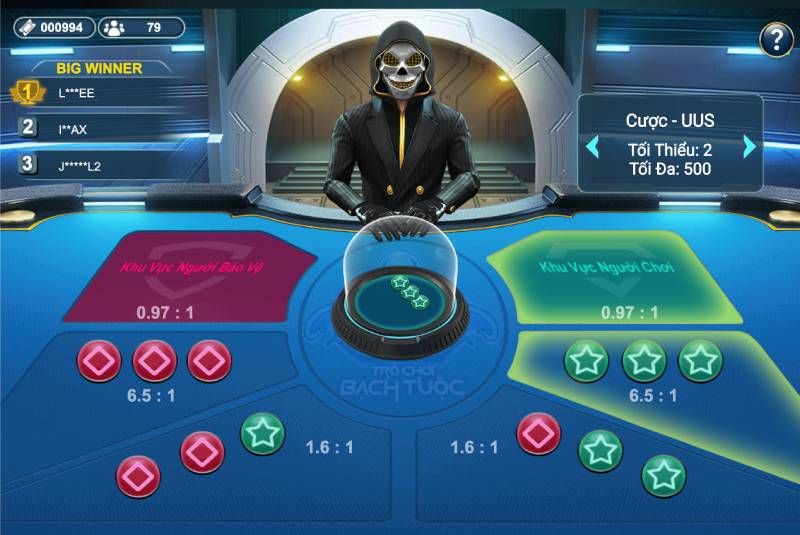Click the left arrow of bet limits
The width and height of the screenshot is (800, 535).
pyautogui.click(x=593, y=148)
